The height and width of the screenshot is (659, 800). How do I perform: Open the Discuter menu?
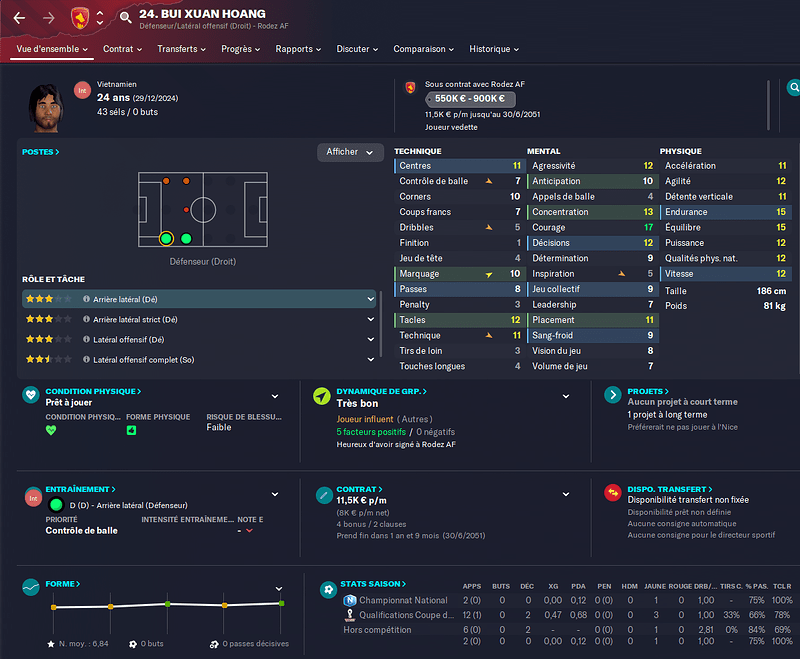(x=357, y=49)
